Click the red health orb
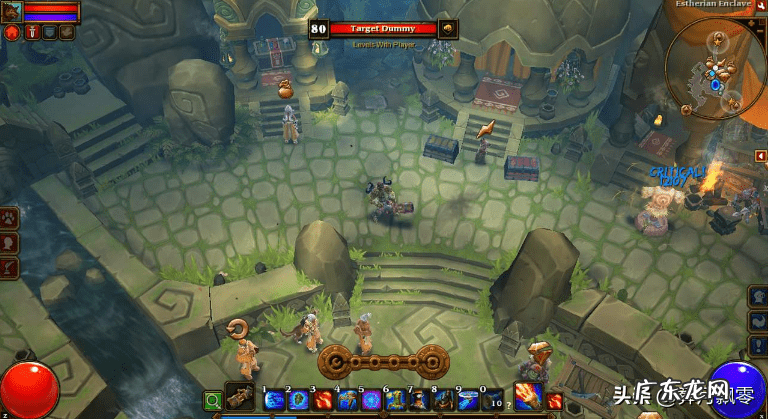Viewport: 768px width, 419px height. point(27,391)
